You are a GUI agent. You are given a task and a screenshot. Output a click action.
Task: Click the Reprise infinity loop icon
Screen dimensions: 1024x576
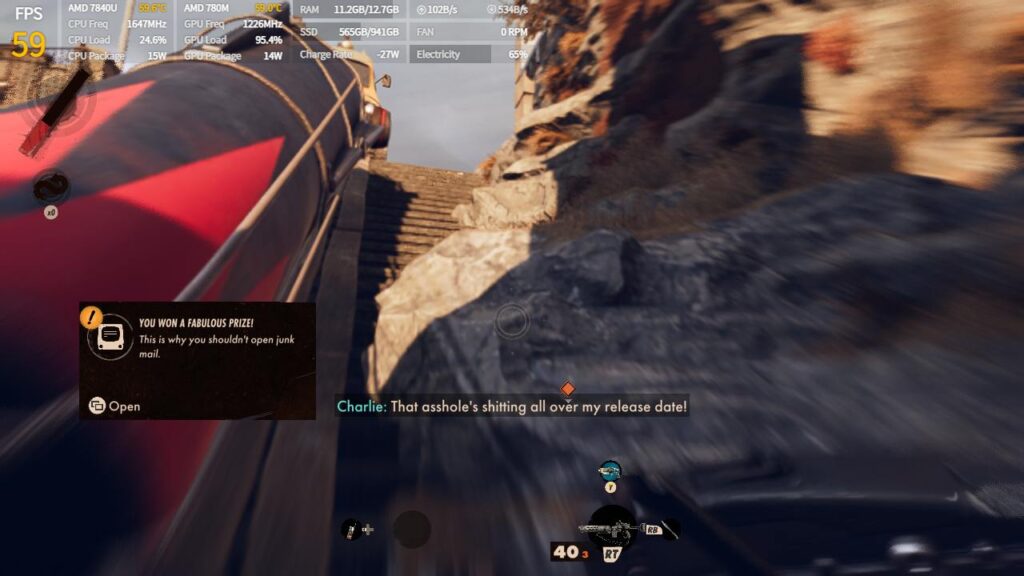coord(50,187)
